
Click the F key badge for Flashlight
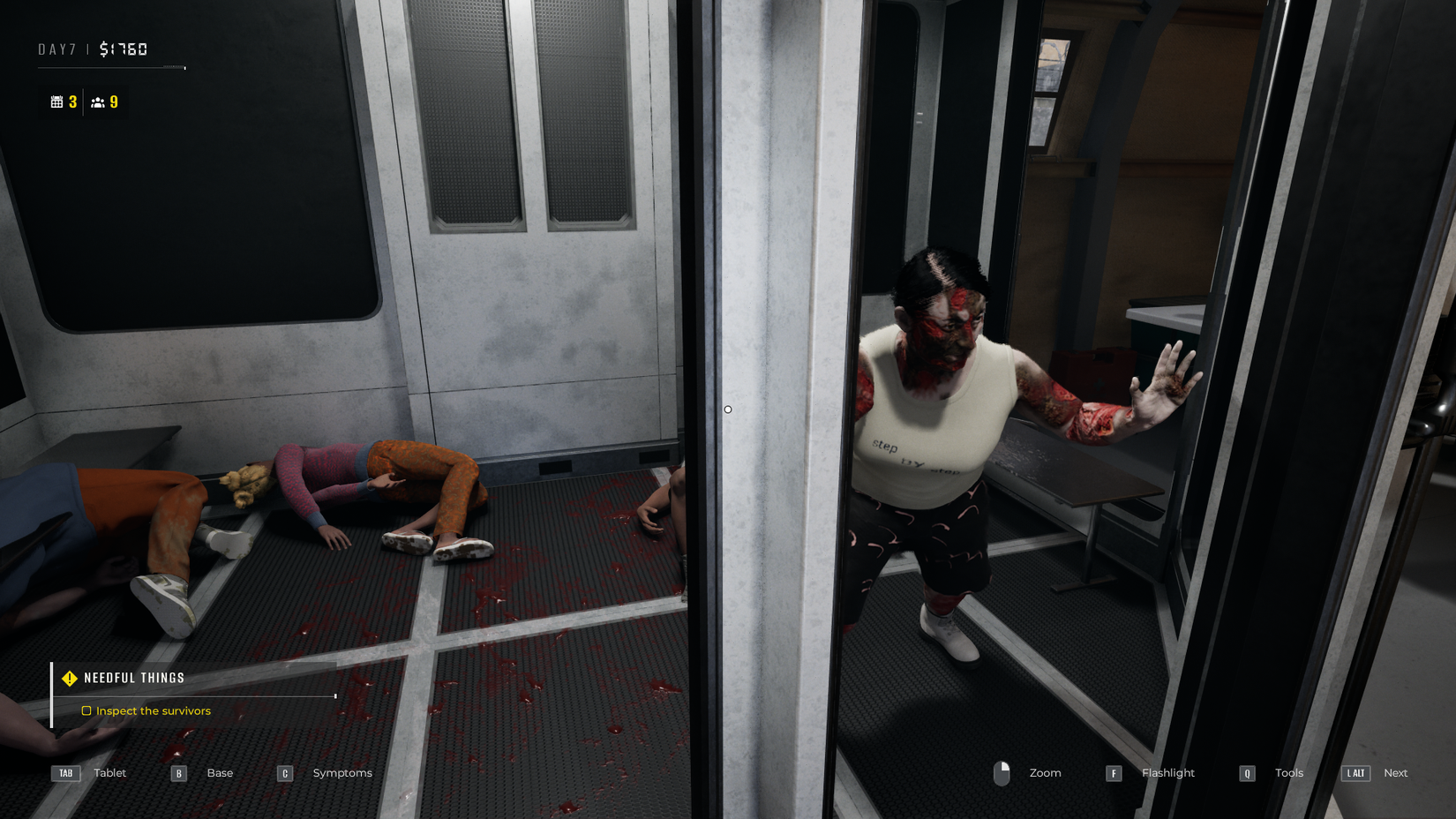1114,773
